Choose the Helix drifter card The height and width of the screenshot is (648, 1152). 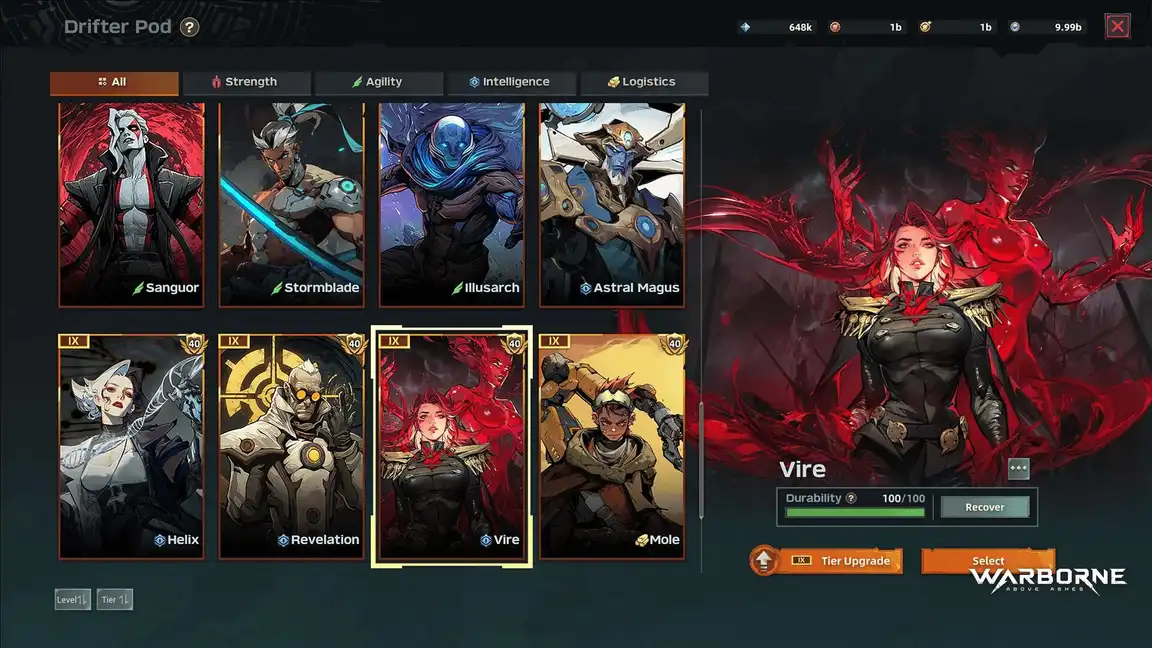(132, 446)
